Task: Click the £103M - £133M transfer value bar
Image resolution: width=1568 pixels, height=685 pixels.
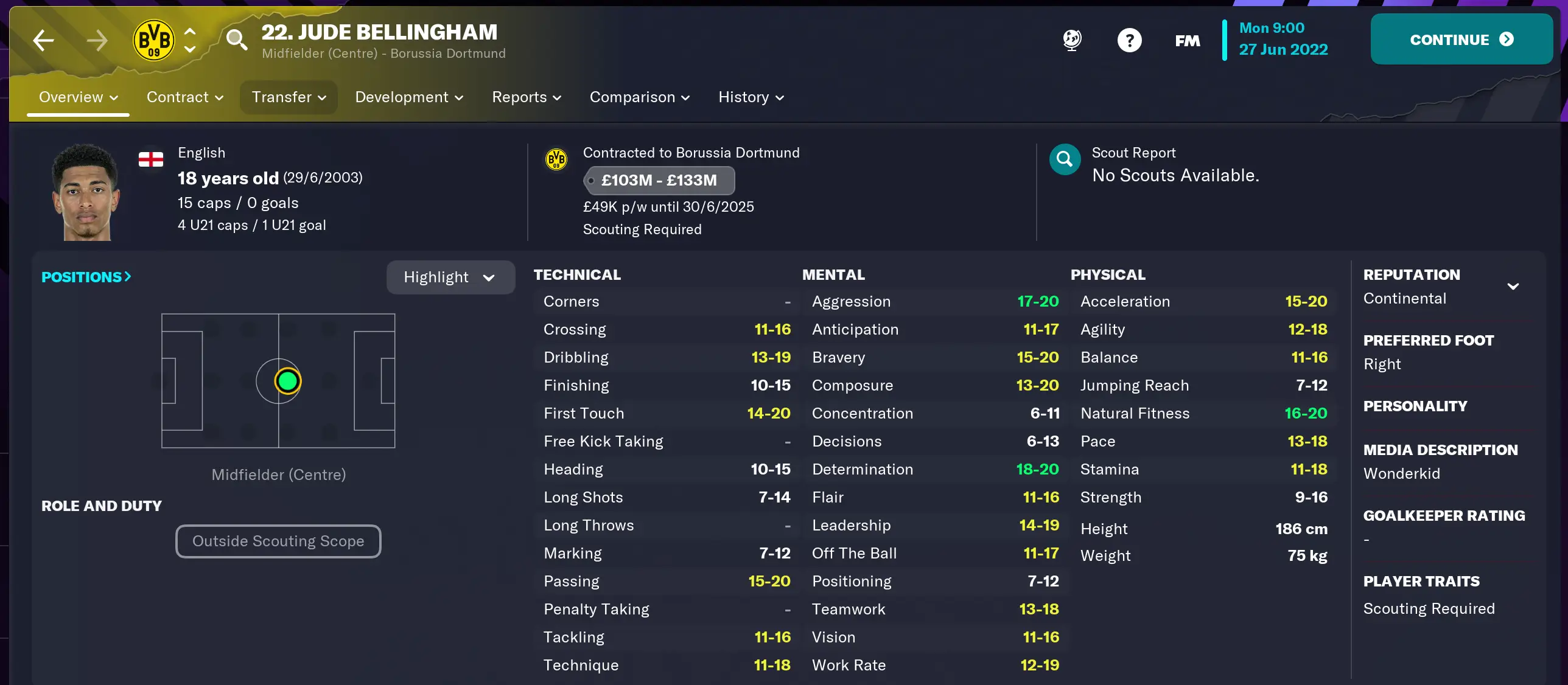Action: [659, 180]
